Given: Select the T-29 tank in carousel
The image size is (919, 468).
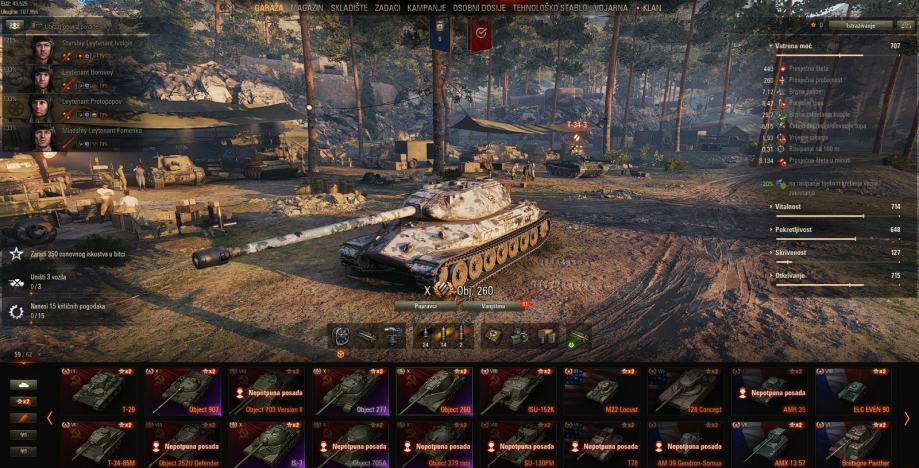Looking at the screenshot, I should pyautogui.click(x=101, y=389).
